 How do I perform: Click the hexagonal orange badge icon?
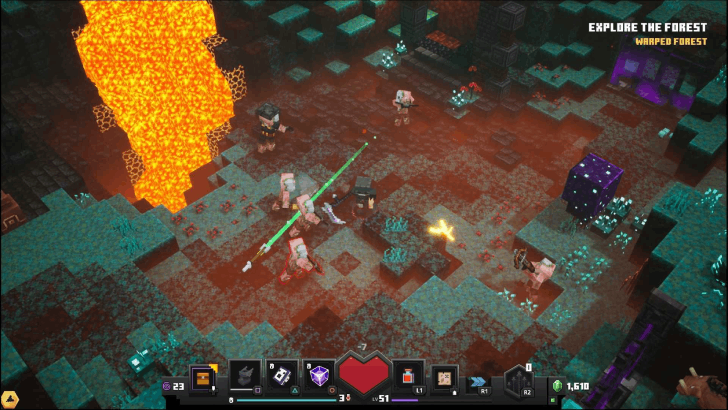click(8, 397)
